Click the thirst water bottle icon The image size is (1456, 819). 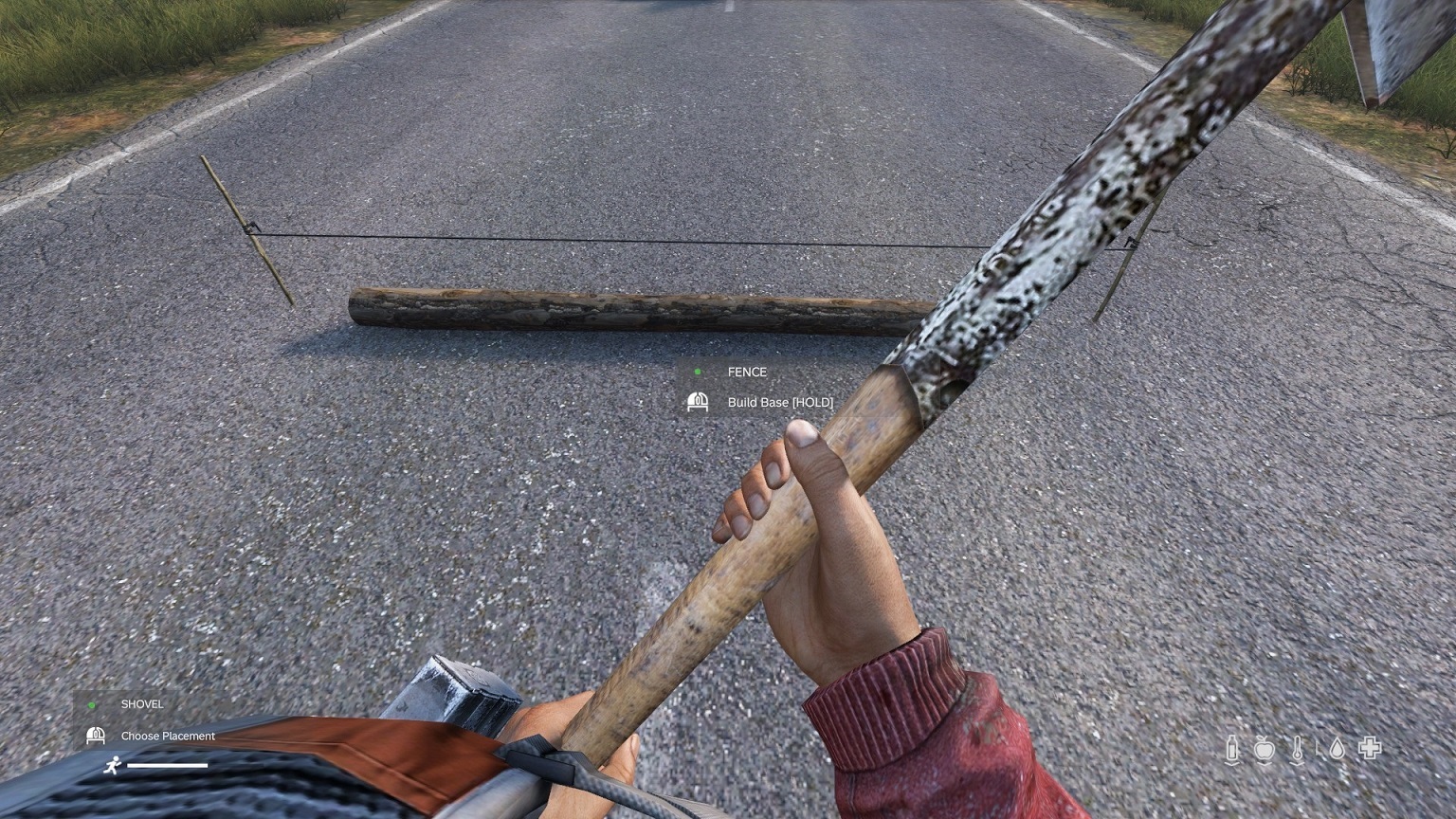click(1232, 749)
